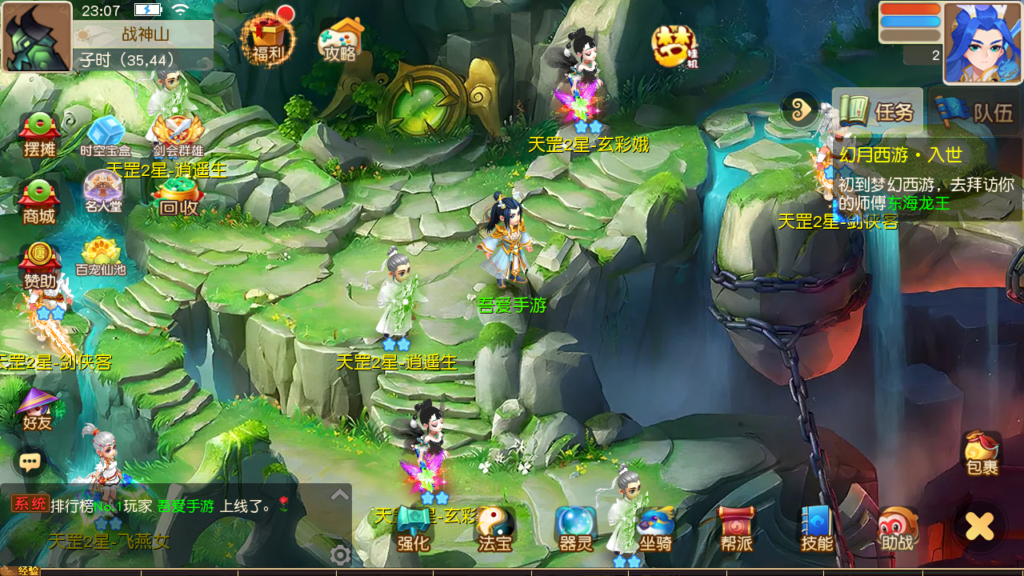Viewport: 1024px width, 576px height.
Task: Open the 好友 friends list
Action: [37, 410]
